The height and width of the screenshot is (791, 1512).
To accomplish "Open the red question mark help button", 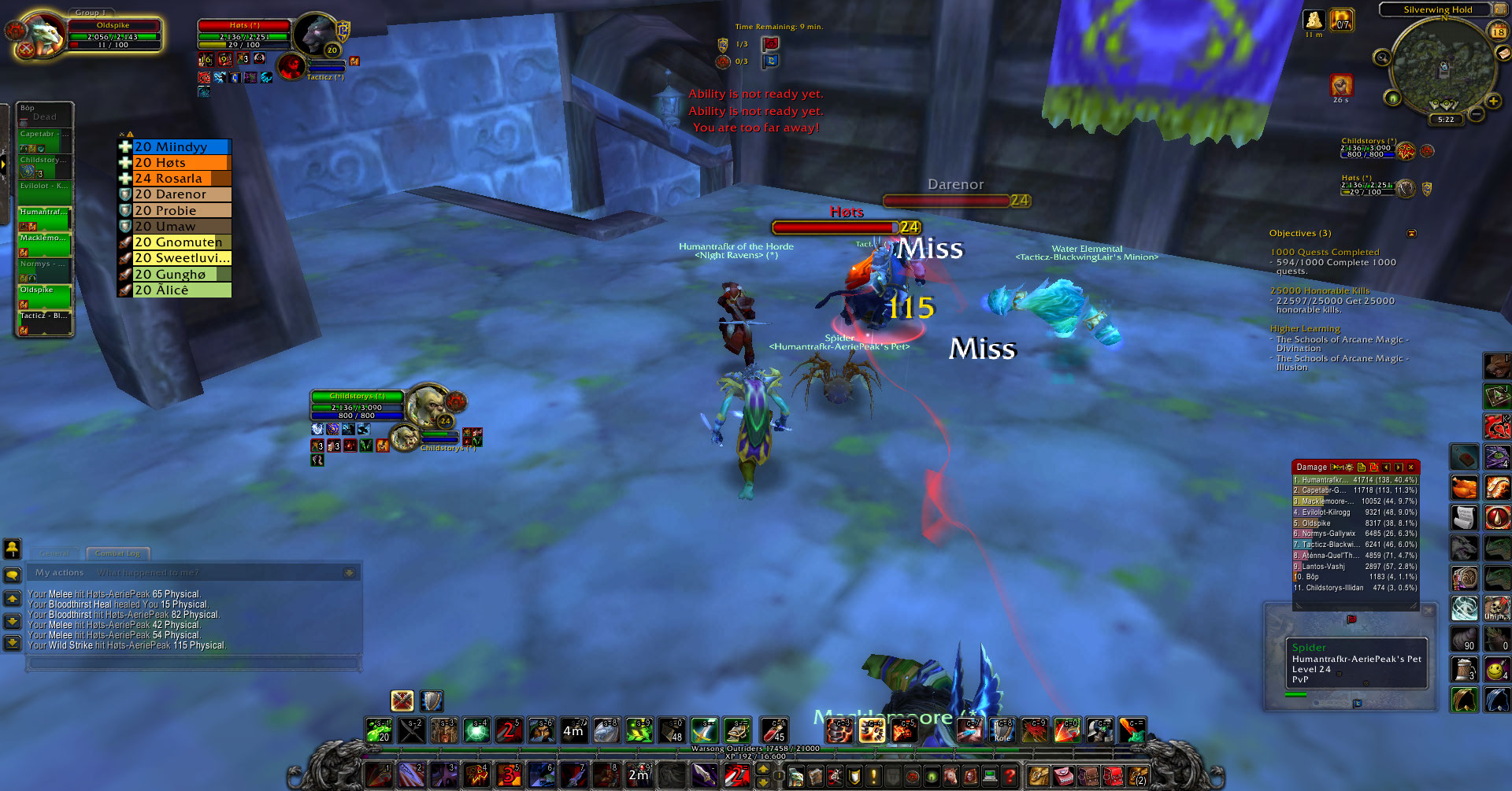I will (x=1010, y=776).
